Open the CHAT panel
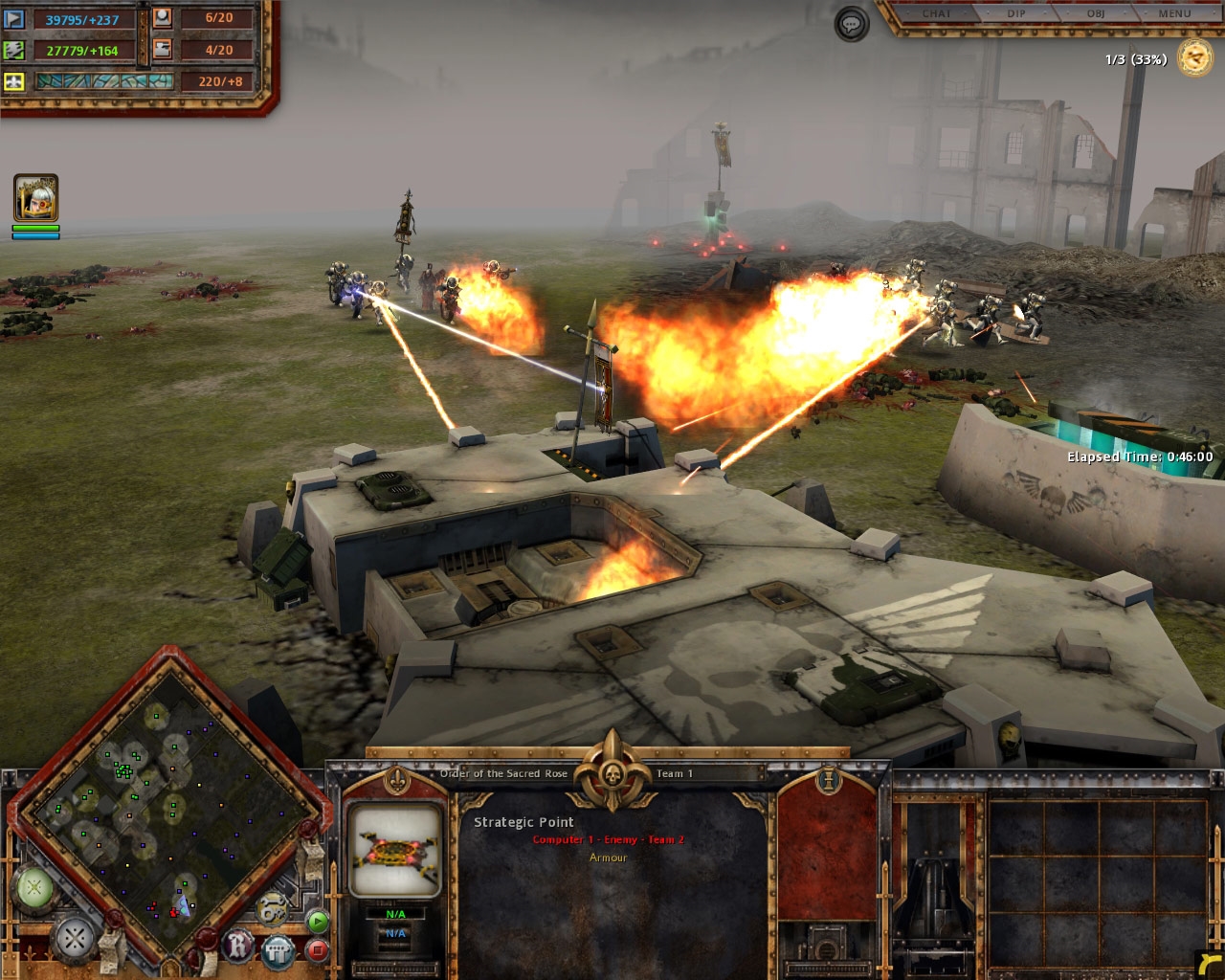The width and height of the screenshot is (1225, 980). pyautogui.click(x=936, y=13)
